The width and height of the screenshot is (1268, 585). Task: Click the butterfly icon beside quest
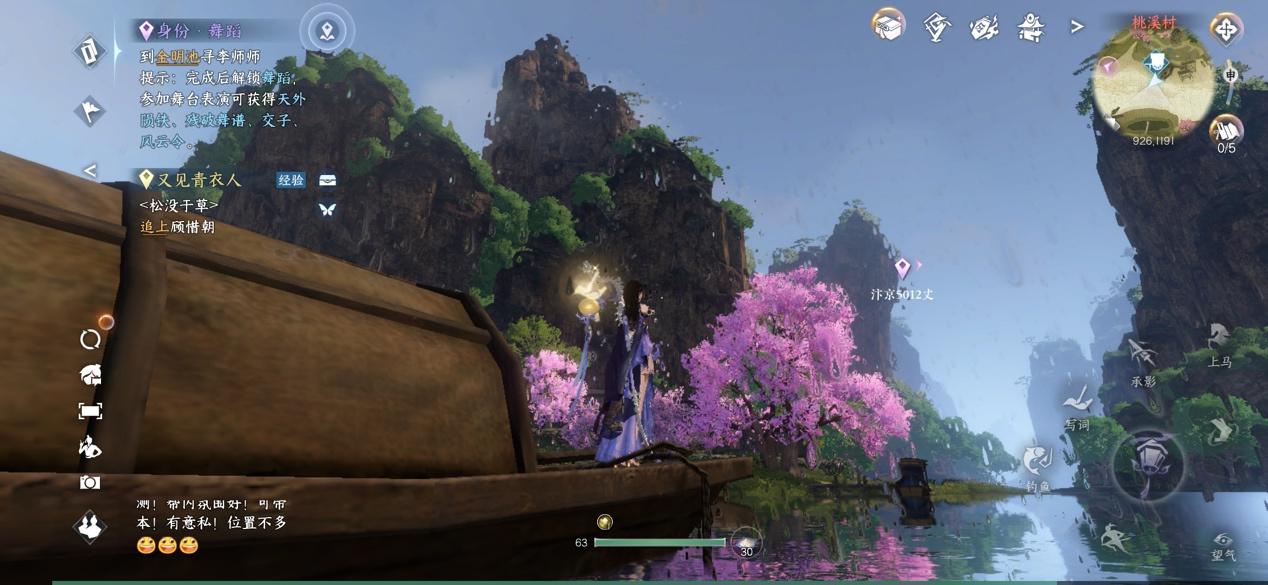point(327,210)
